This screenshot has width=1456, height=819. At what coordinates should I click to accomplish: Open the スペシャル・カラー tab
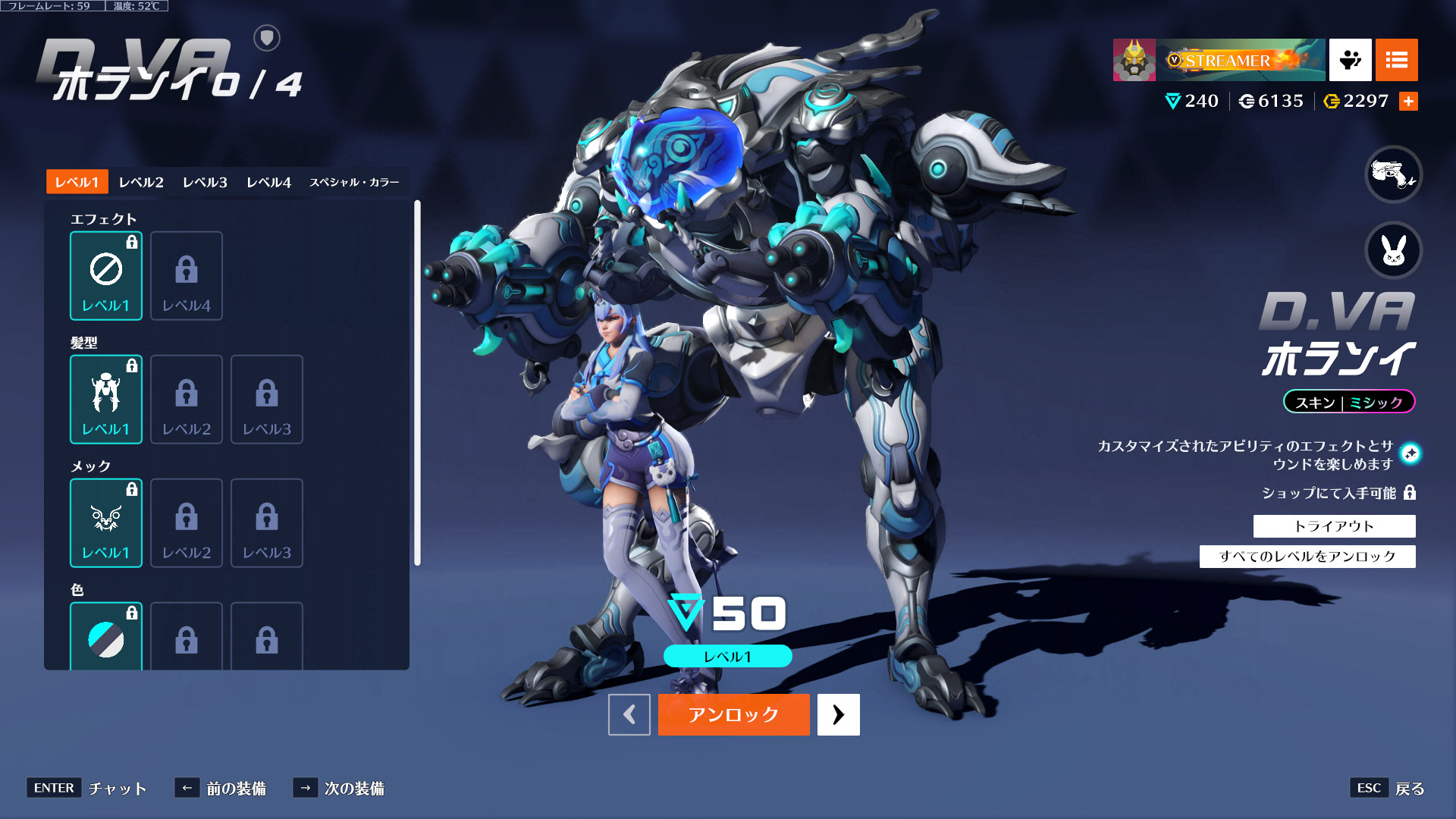(x=354, y=182)
